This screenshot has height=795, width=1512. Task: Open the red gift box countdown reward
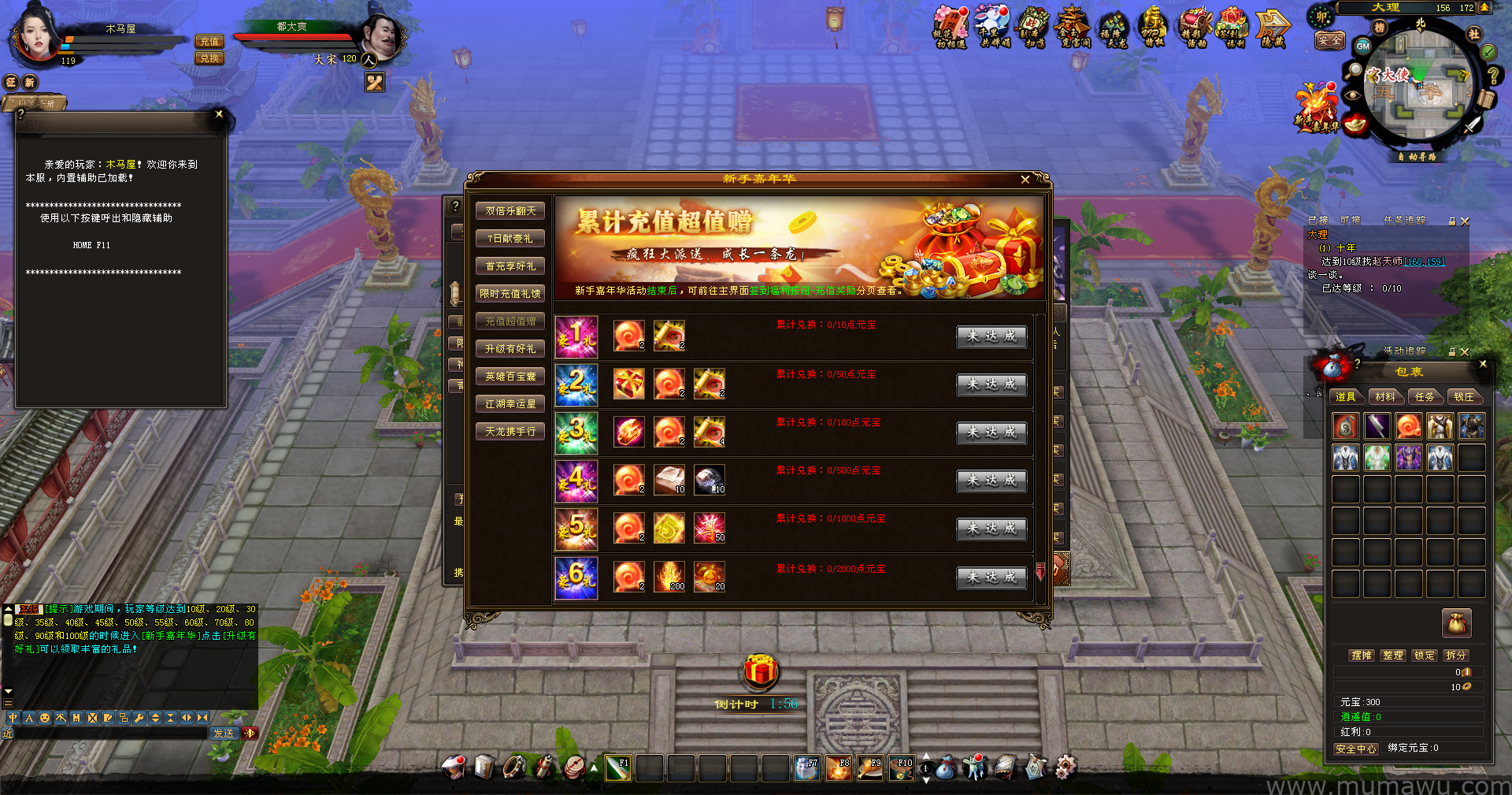click(x=761, y=671)
